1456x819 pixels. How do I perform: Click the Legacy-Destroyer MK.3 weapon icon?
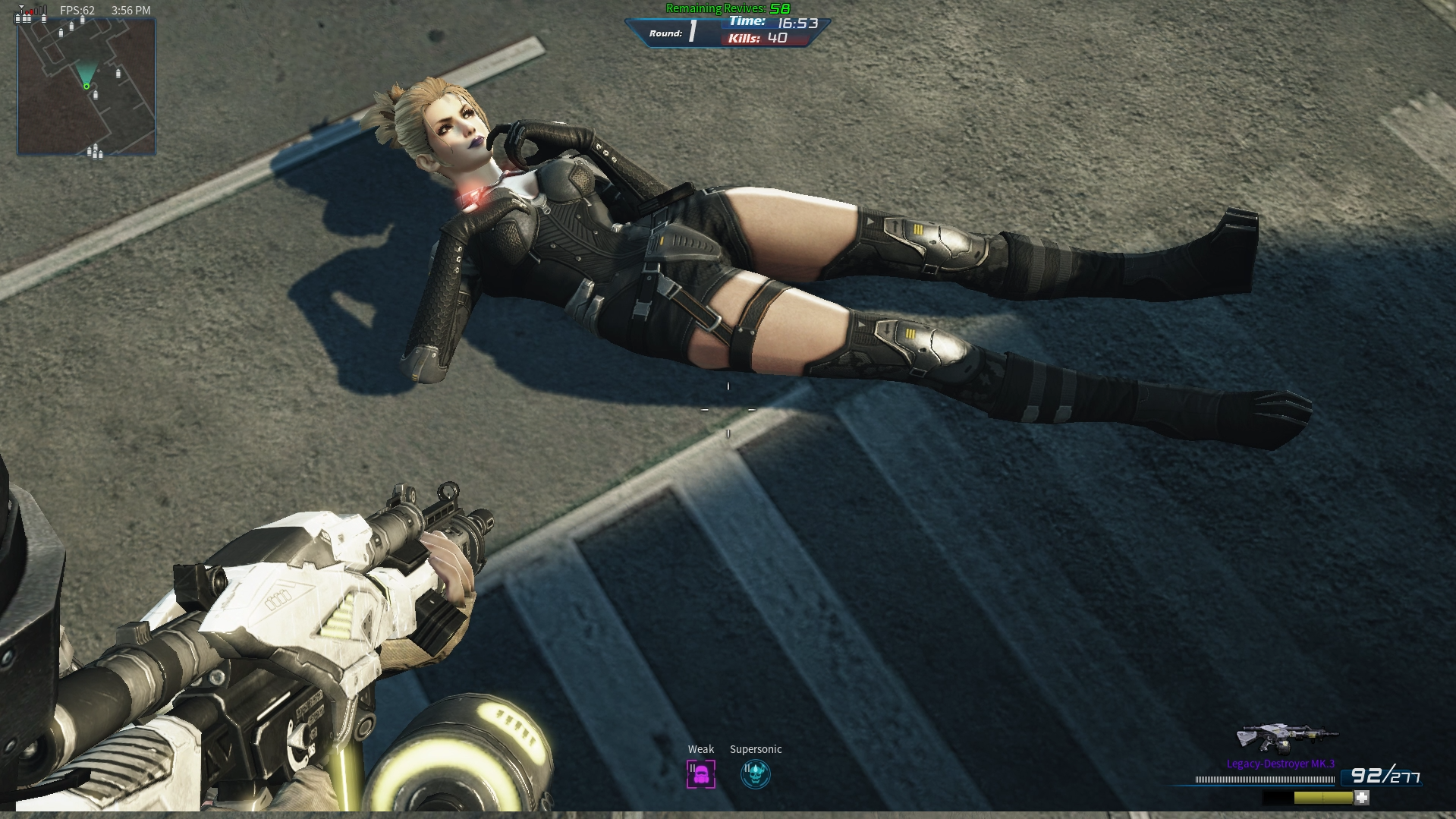tap(1286, 739)
